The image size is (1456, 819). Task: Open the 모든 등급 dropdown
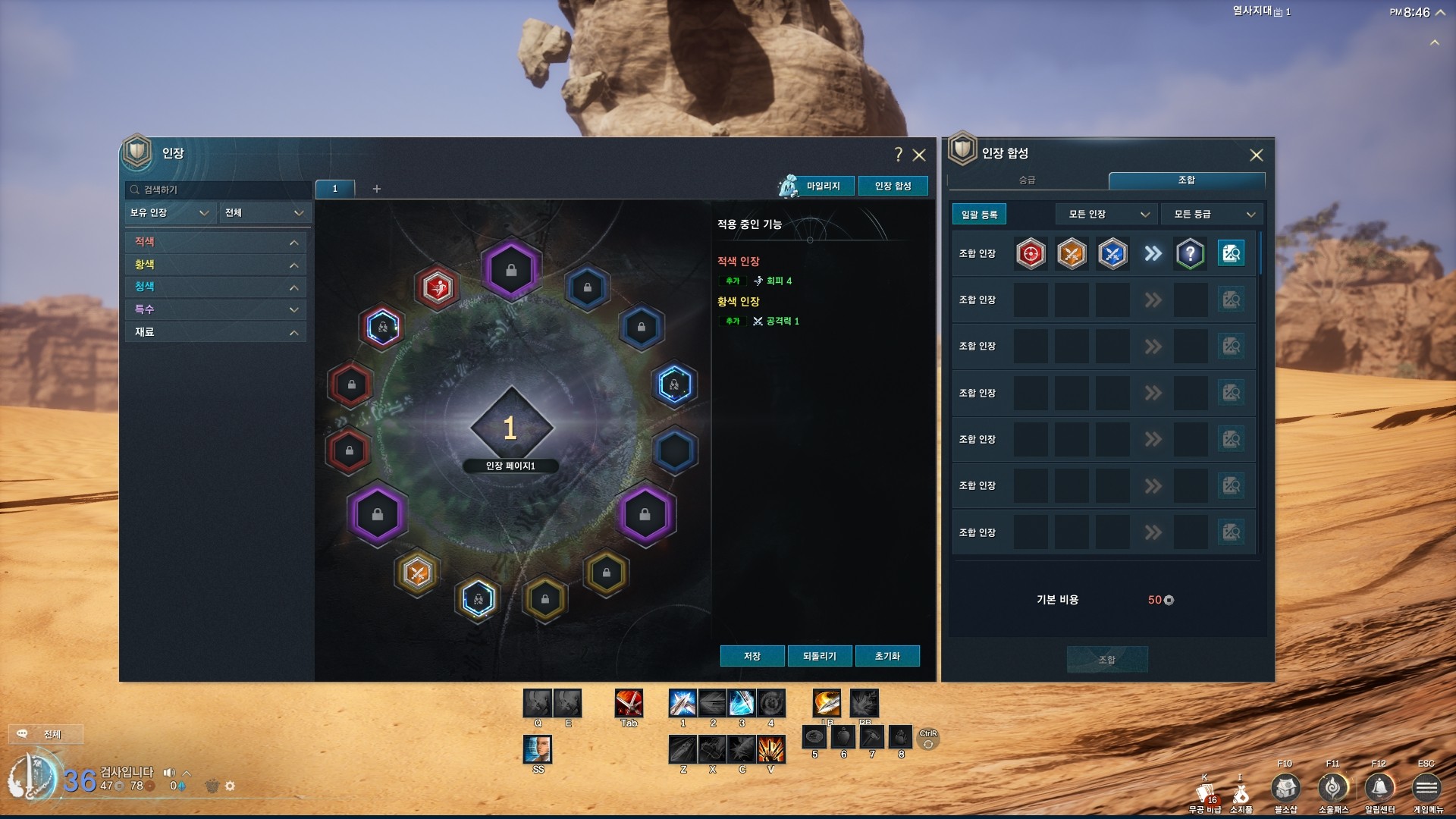click(1212, 215)
